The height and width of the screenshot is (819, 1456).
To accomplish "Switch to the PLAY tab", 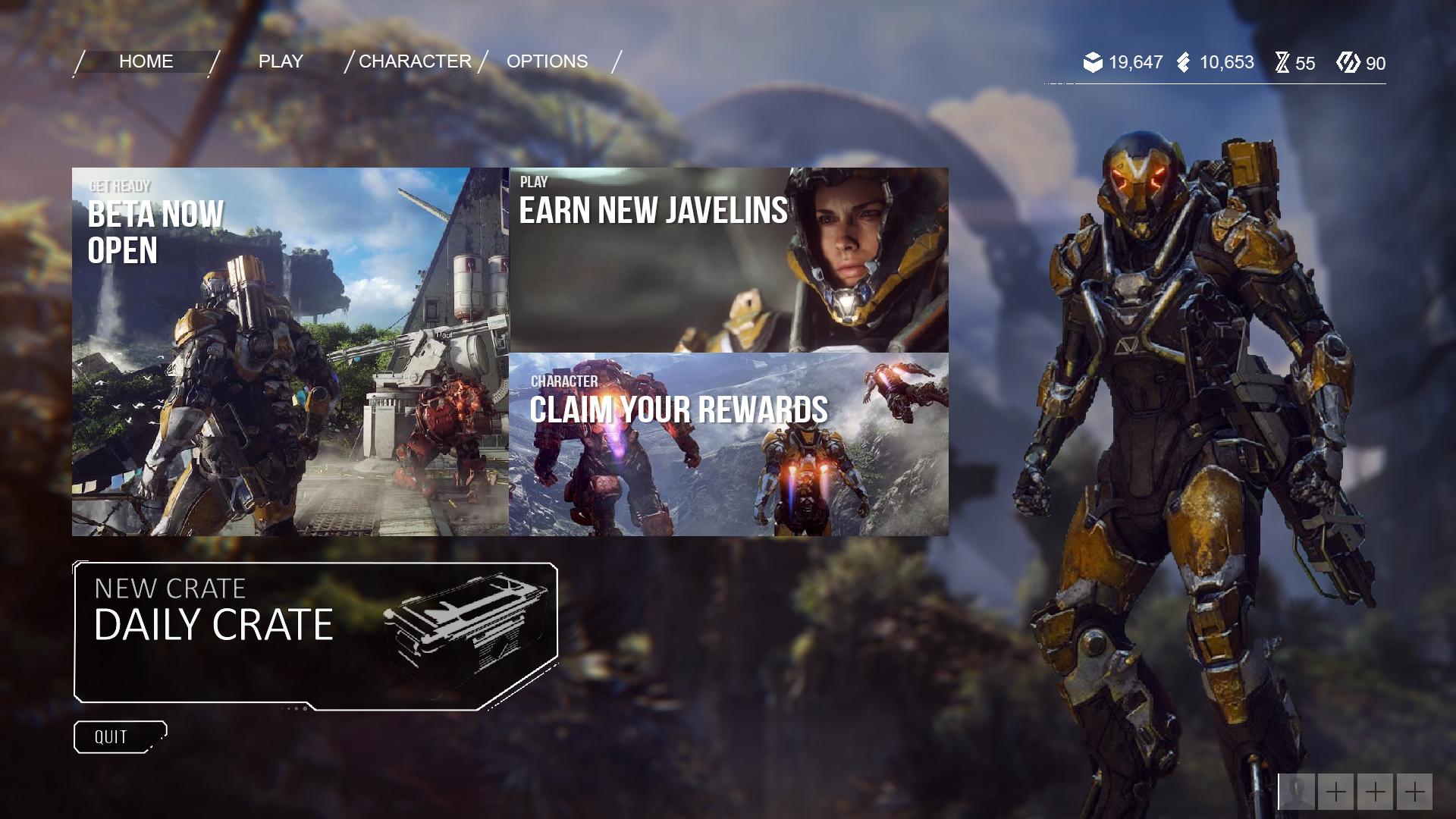I will coord(281,61).
